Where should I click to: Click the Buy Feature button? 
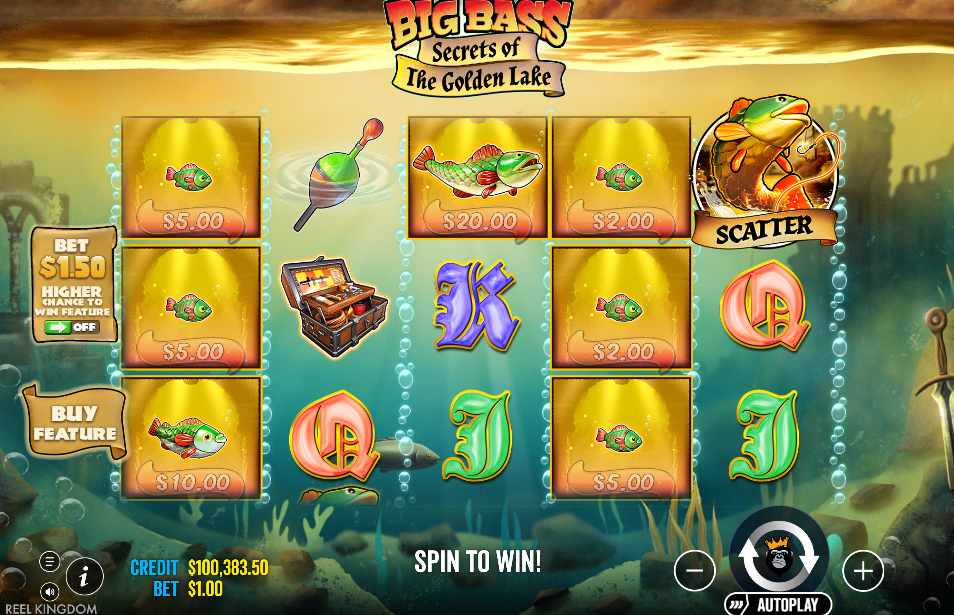tap(76, 424)
